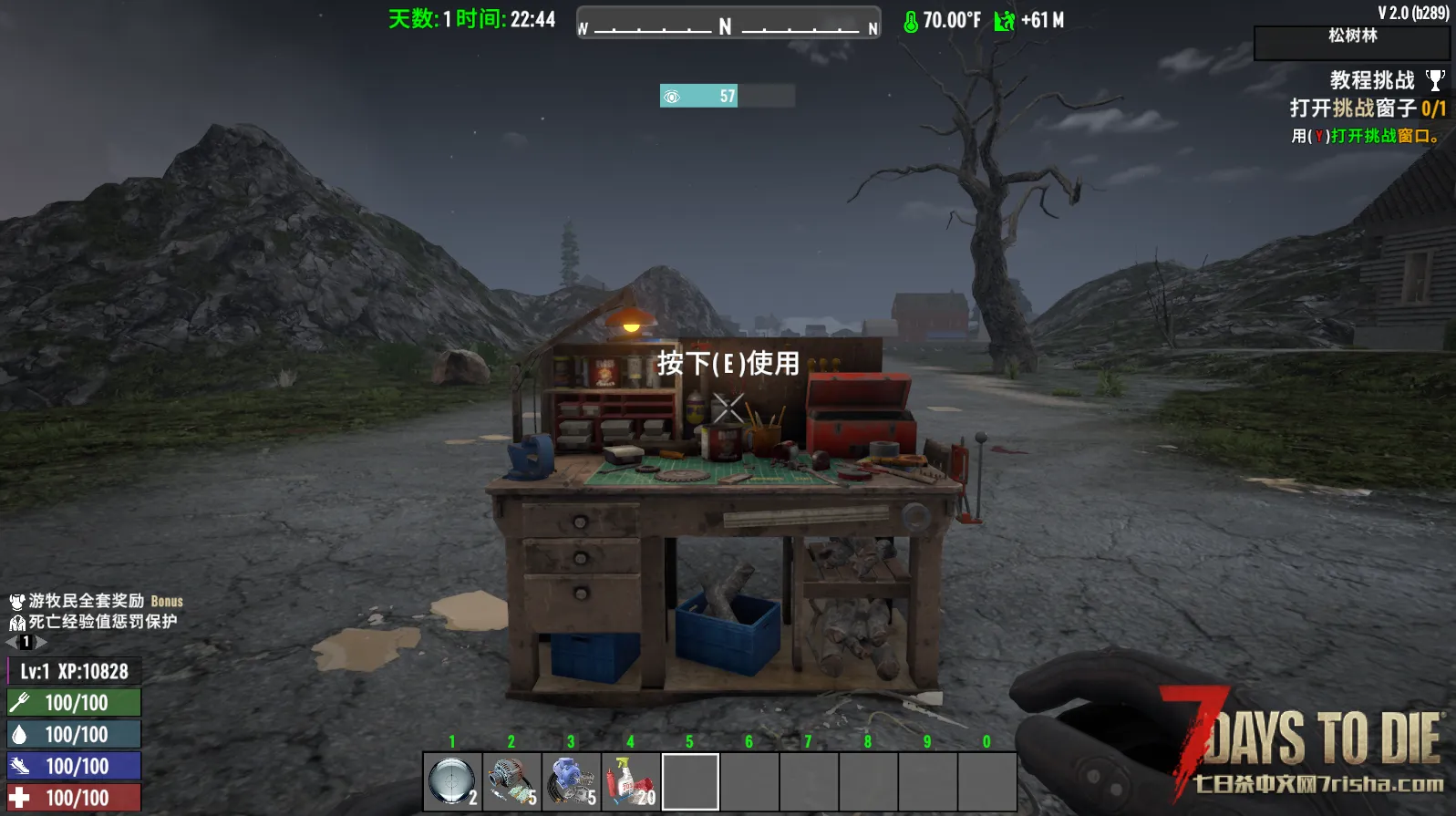Click the 死亡经验值惩罚保护 buff icon
This screenshot has width=1456, height=816.
coord(16,623)
